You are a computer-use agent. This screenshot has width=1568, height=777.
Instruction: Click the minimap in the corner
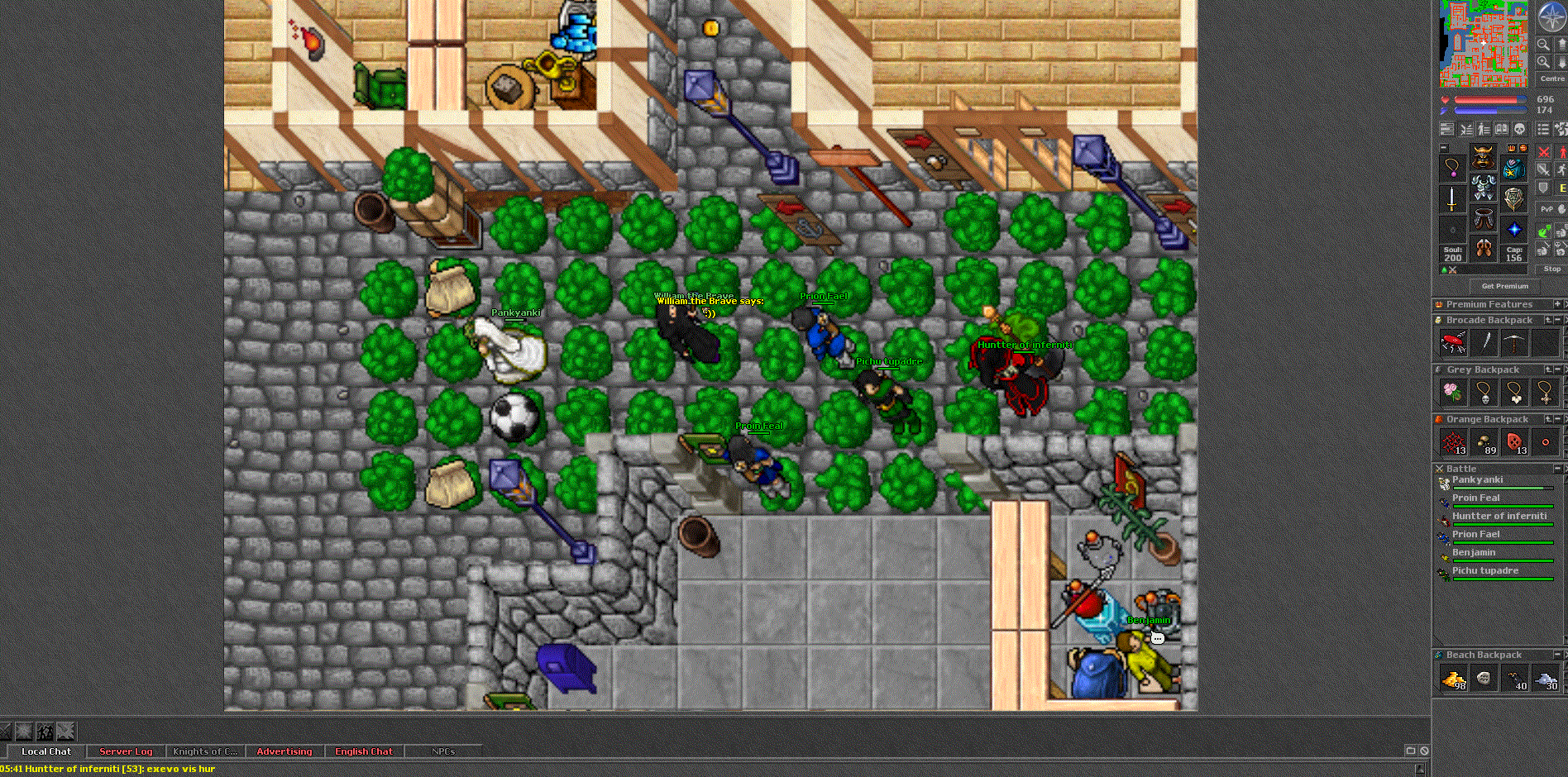[1484, 44]
